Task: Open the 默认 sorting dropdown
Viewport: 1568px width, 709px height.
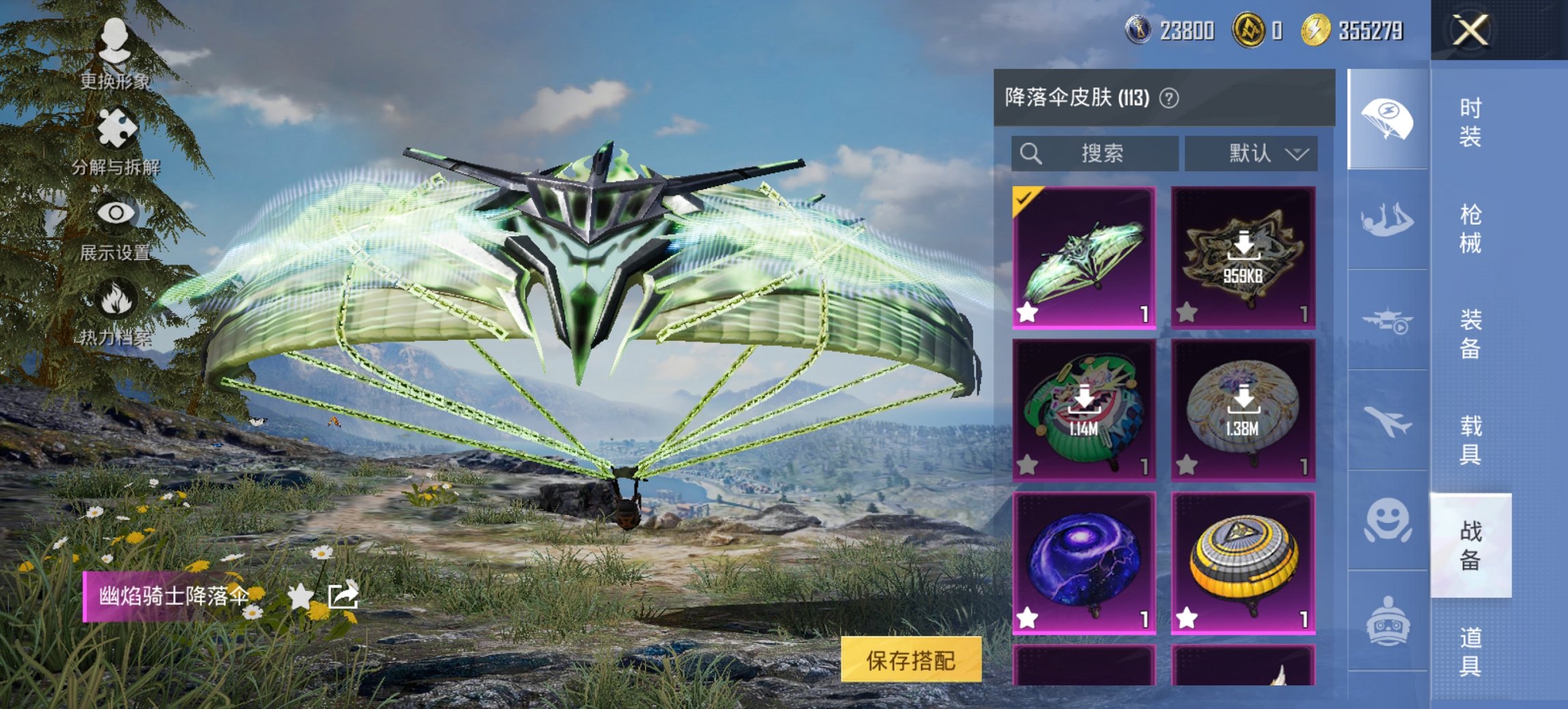Action: coord(1252,153)
